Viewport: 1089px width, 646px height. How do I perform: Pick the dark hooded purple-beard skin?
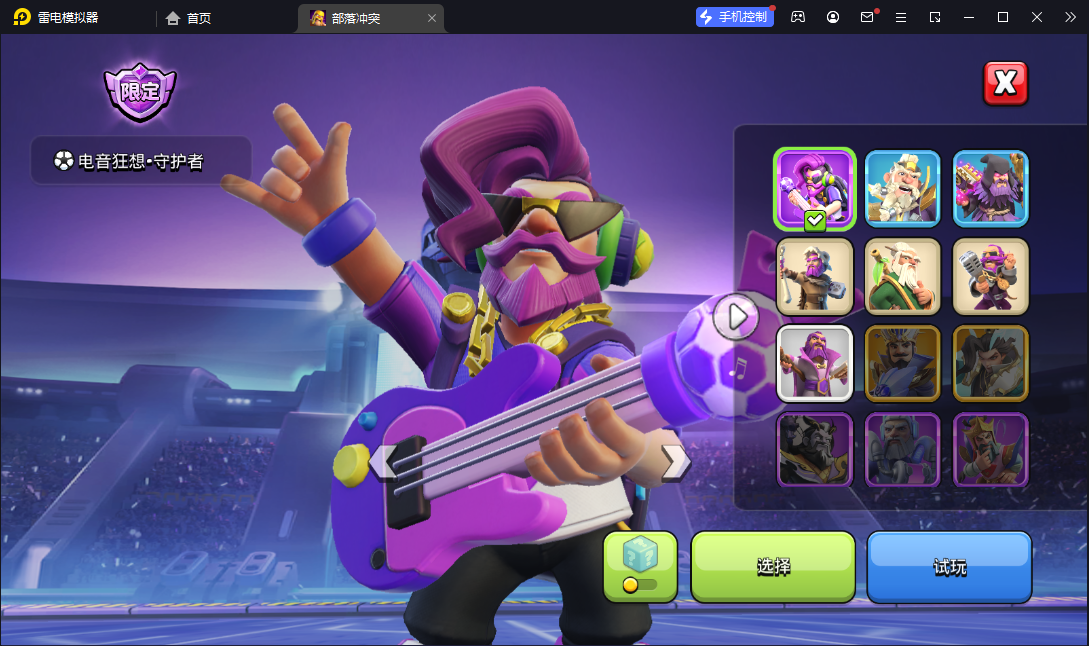pyautogui.click(x=990, y=188)
